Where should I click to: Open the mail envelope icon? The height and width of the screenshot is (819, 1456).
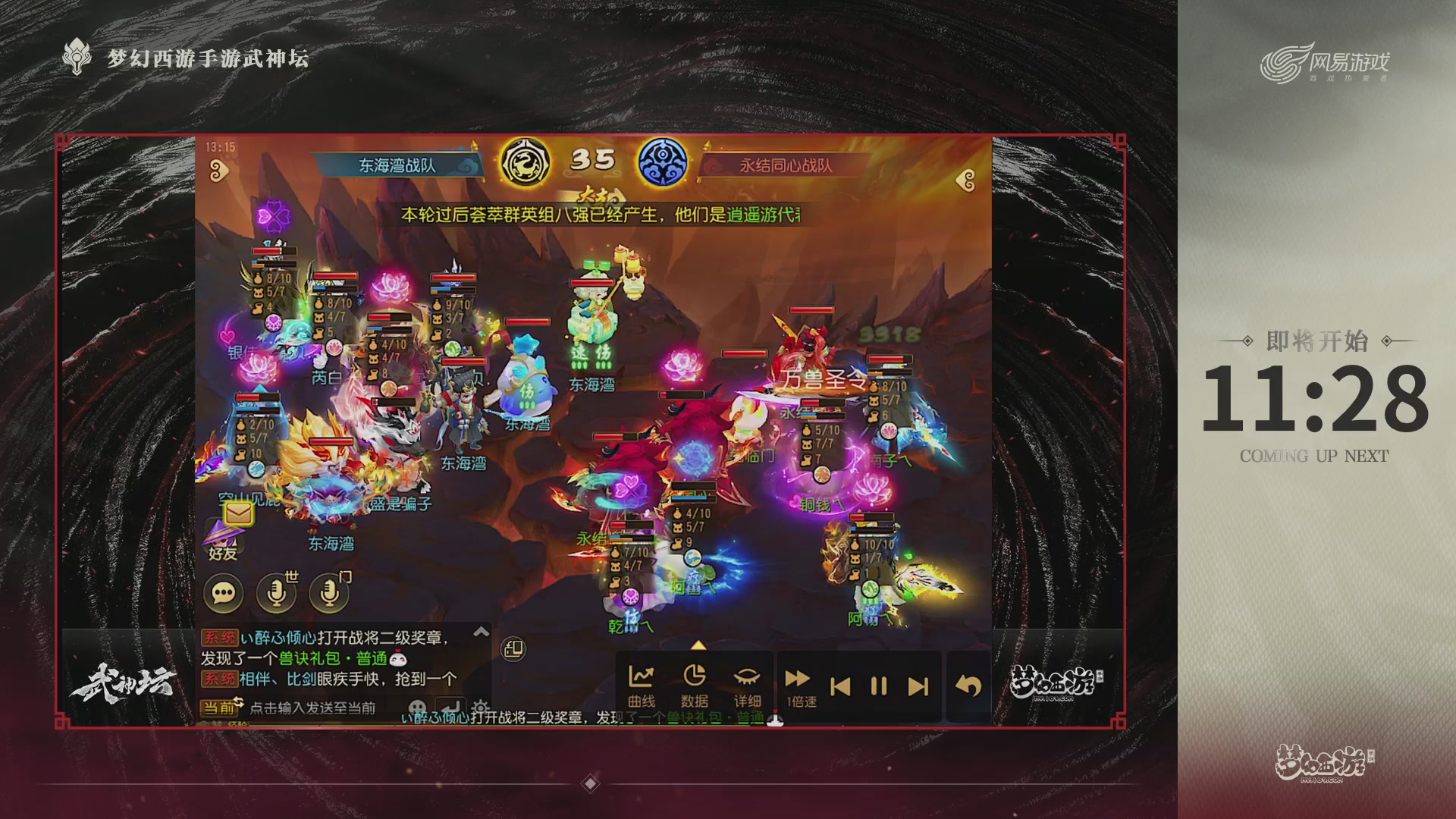pyautogui.click(x=237, y=513)
